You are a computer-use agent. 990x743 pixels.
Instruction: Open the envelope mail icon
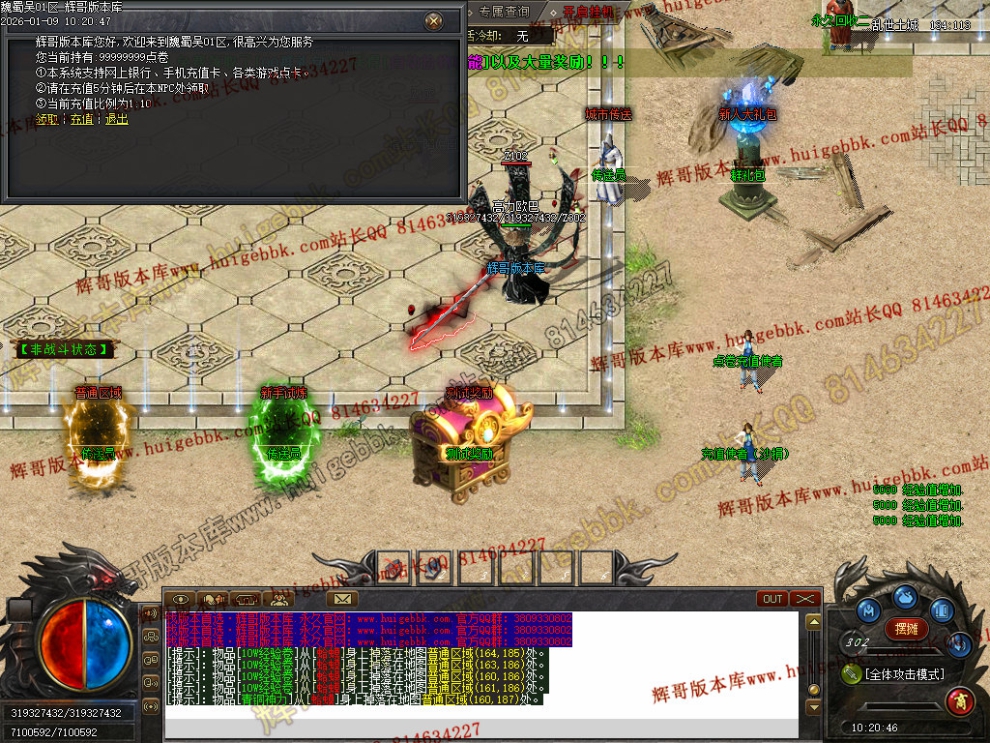click(343, 599)
